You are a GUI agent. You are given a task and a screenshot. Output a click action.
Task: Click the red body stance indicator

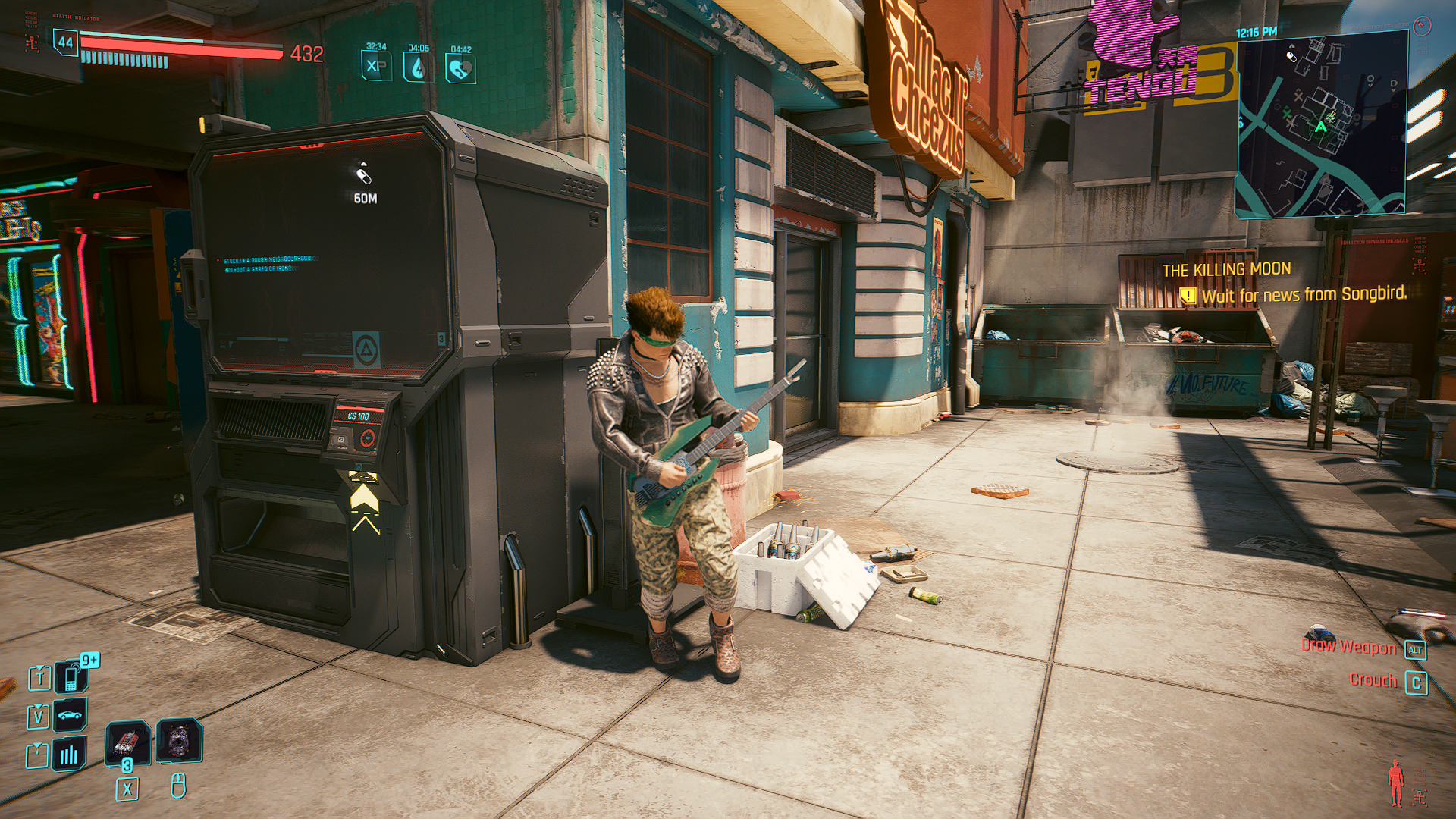coord(1395,783)
